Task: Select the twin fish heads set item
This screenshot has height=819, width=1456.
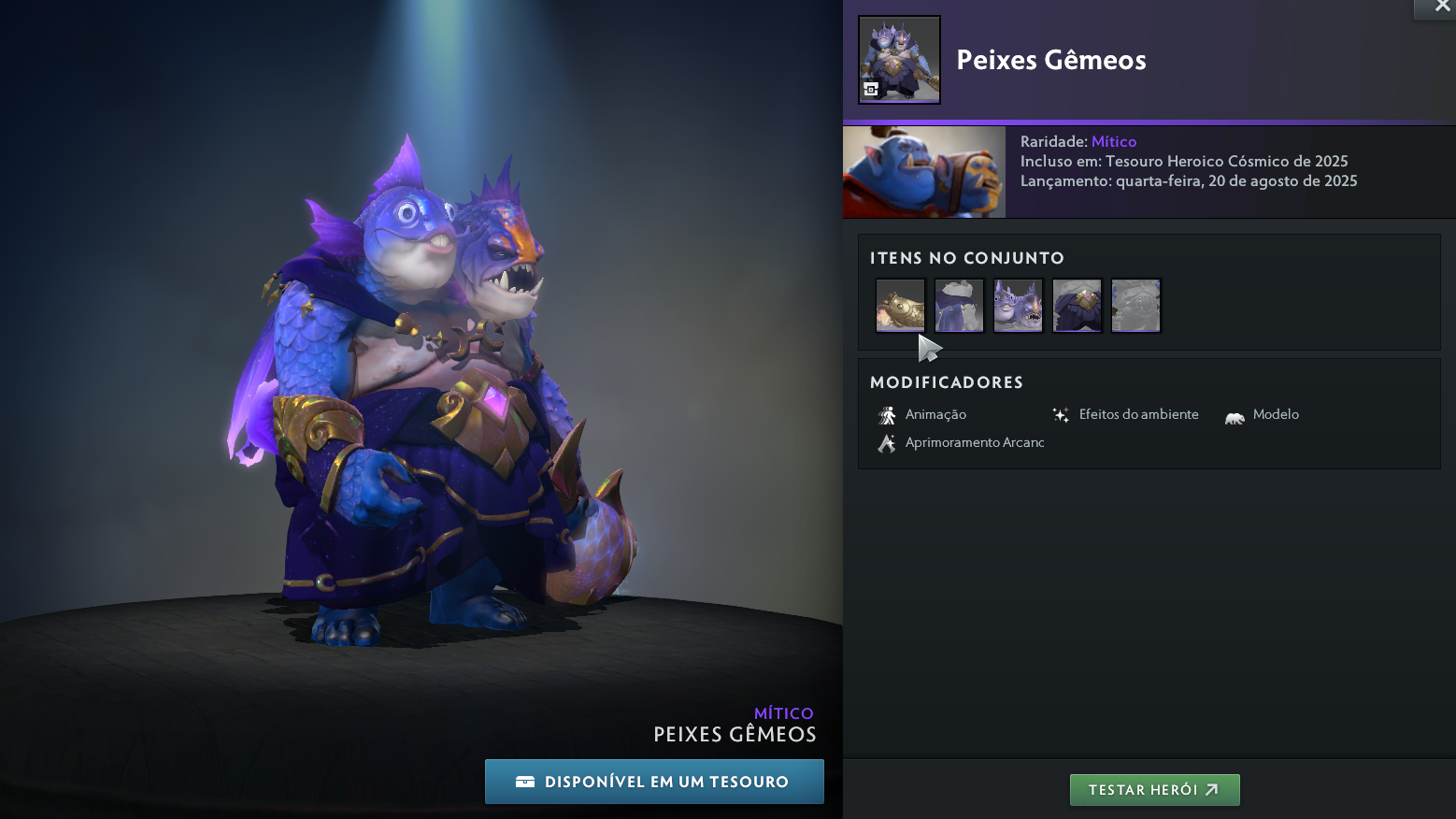Action: point(1018,306)
